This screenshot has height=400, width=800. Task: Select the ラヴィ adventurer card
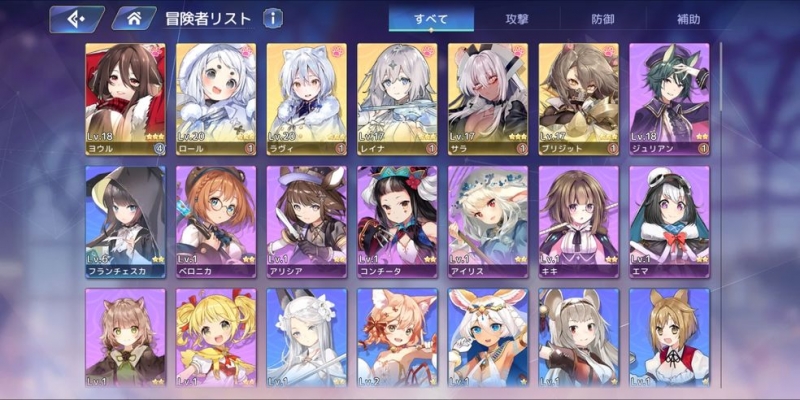coord(306,98)
